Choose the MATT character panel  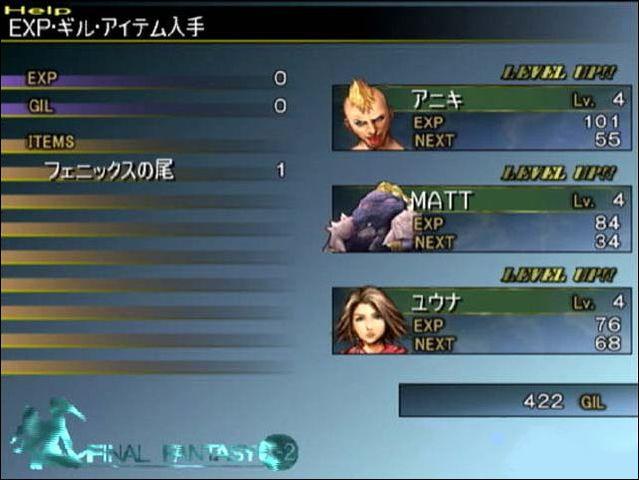click(x=482, y=219)
